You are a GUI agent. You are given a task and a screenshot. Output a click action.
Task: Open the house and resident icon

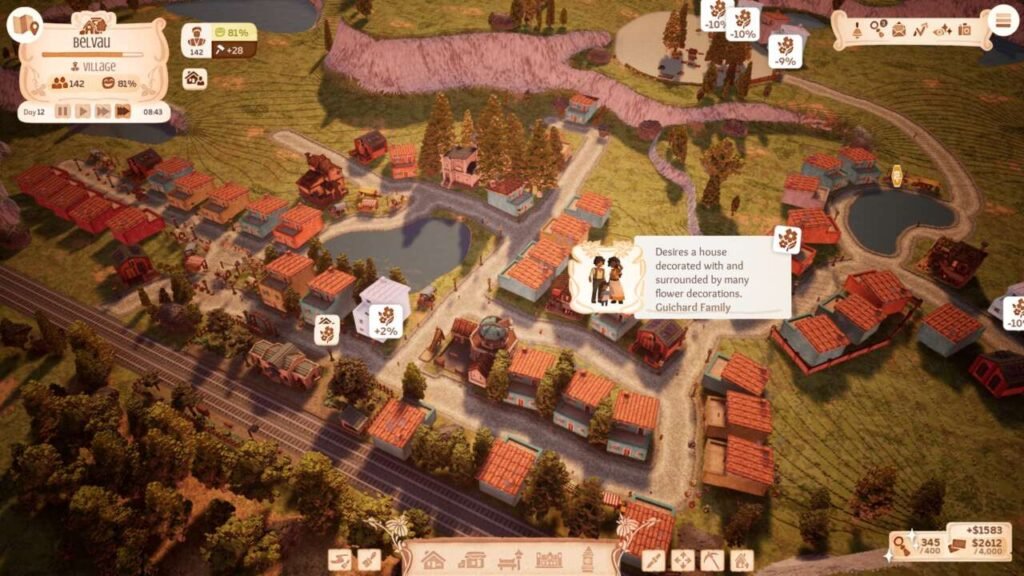(194, 79)
